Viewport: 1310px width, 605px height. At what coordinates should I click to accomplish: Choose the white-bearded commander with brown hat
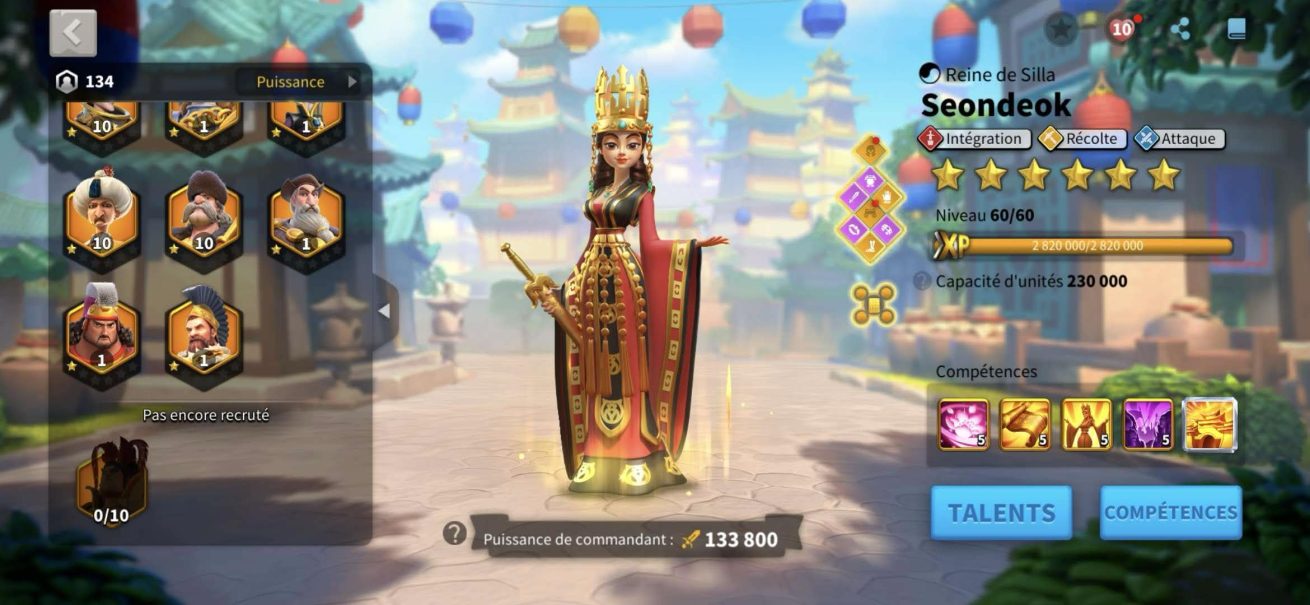[x=306, y=216]
